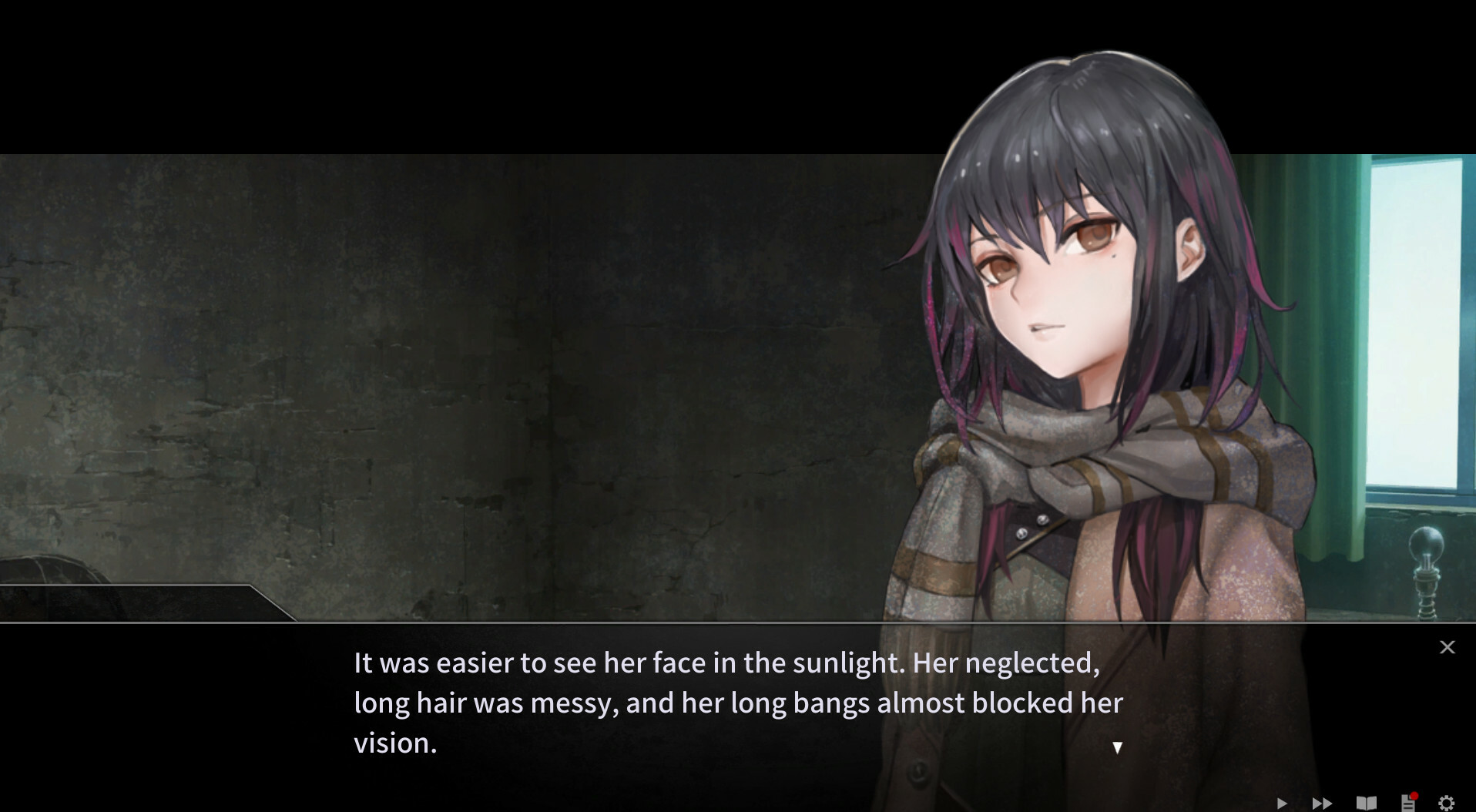The height and width of the screenshot is (812, 1476).
Task: Toggle the dialogue box visibility with the X
Action: [1447, 647]
